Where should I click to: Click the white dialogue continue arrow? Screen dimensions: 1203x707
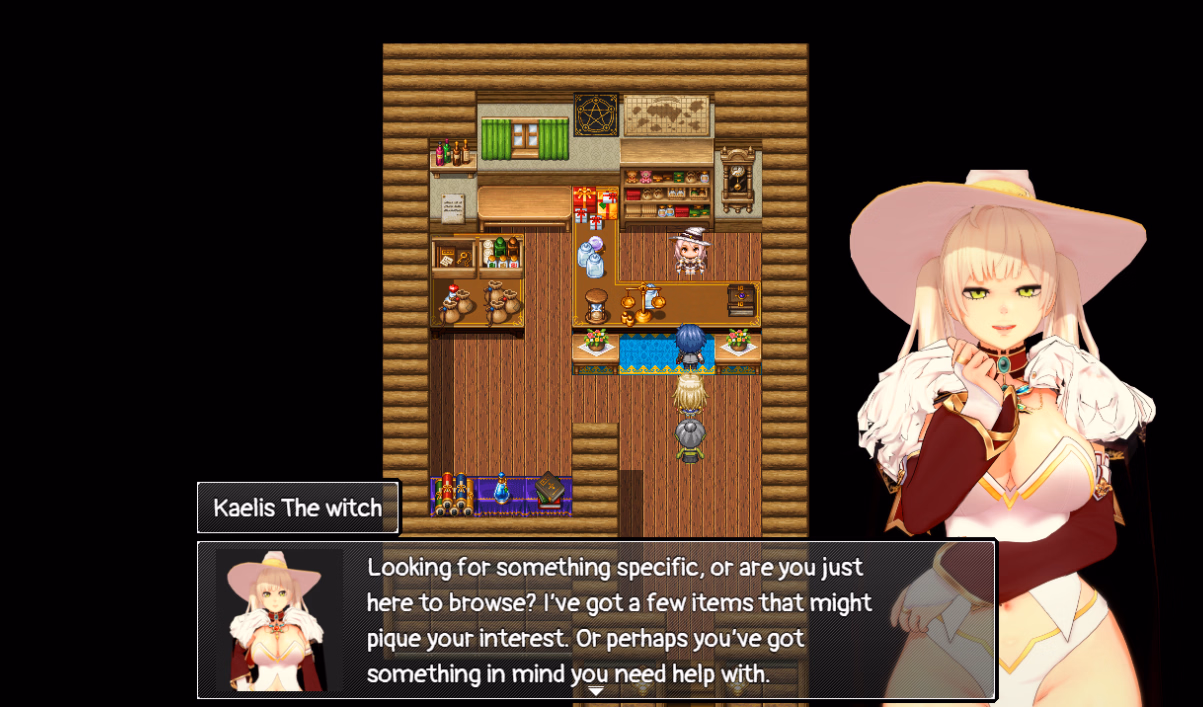pos(596,690)
